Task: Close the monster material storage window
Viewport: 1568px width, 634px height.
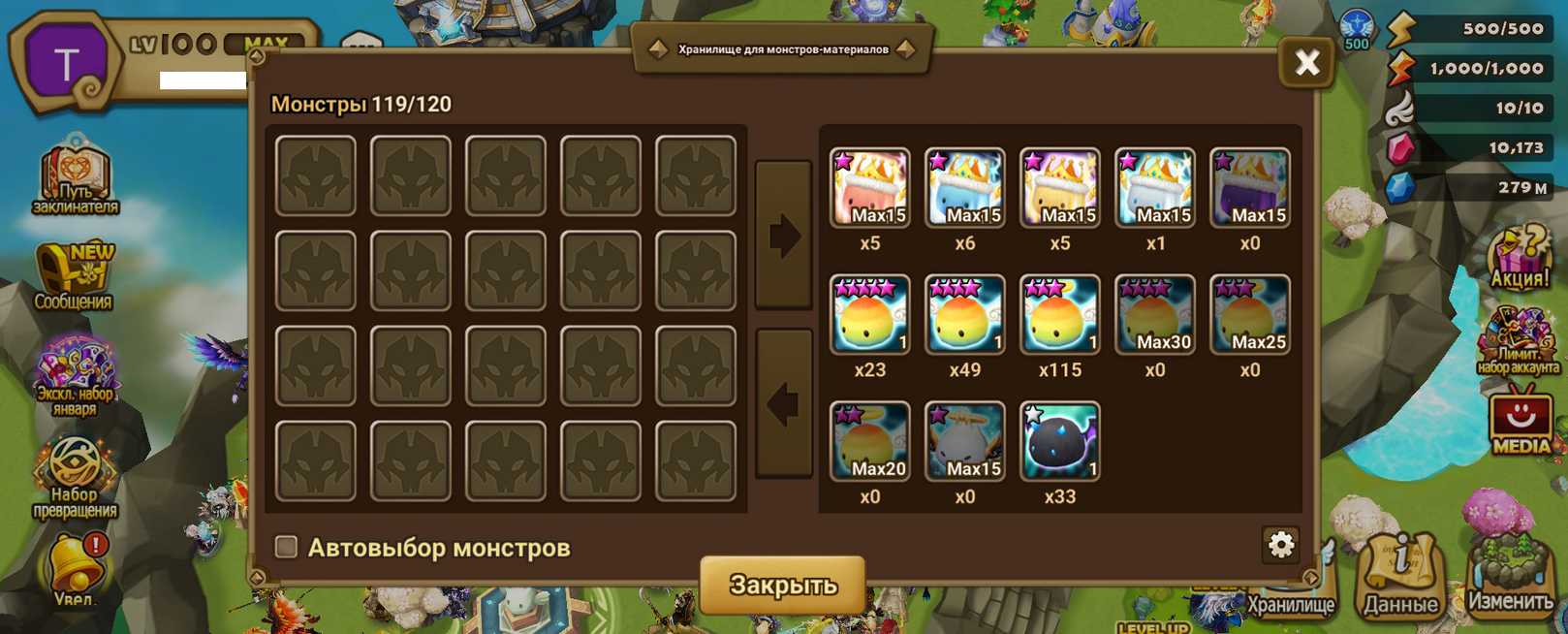Action: tap(1306, 64)
